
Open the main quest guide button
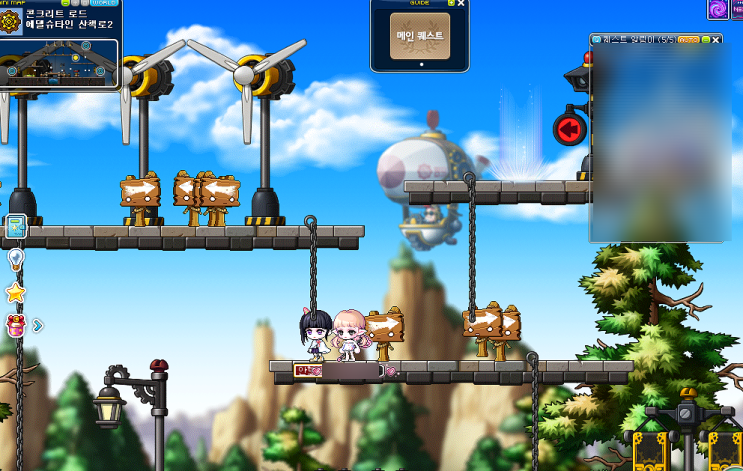(419, 35)
